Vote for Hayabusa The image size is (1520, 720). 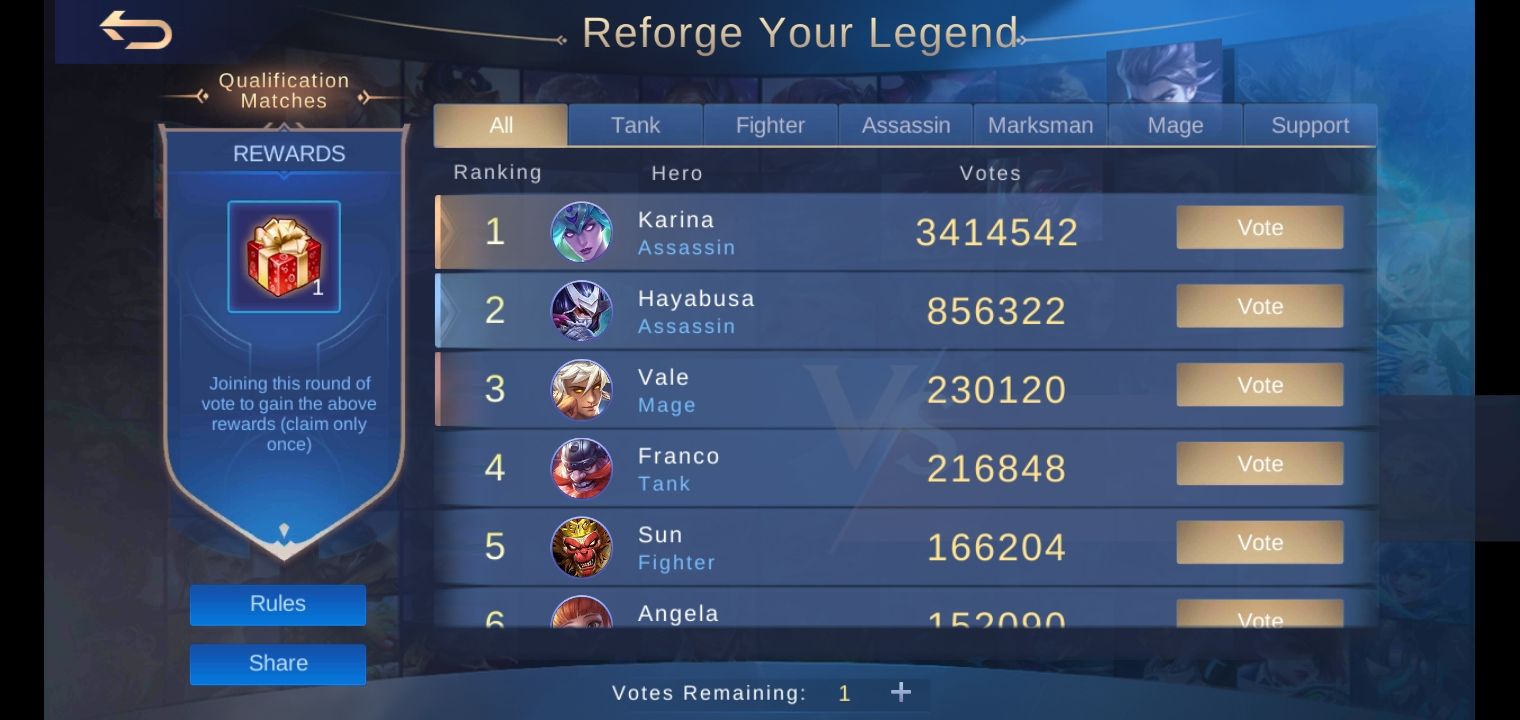click(x=1259, y=306)
